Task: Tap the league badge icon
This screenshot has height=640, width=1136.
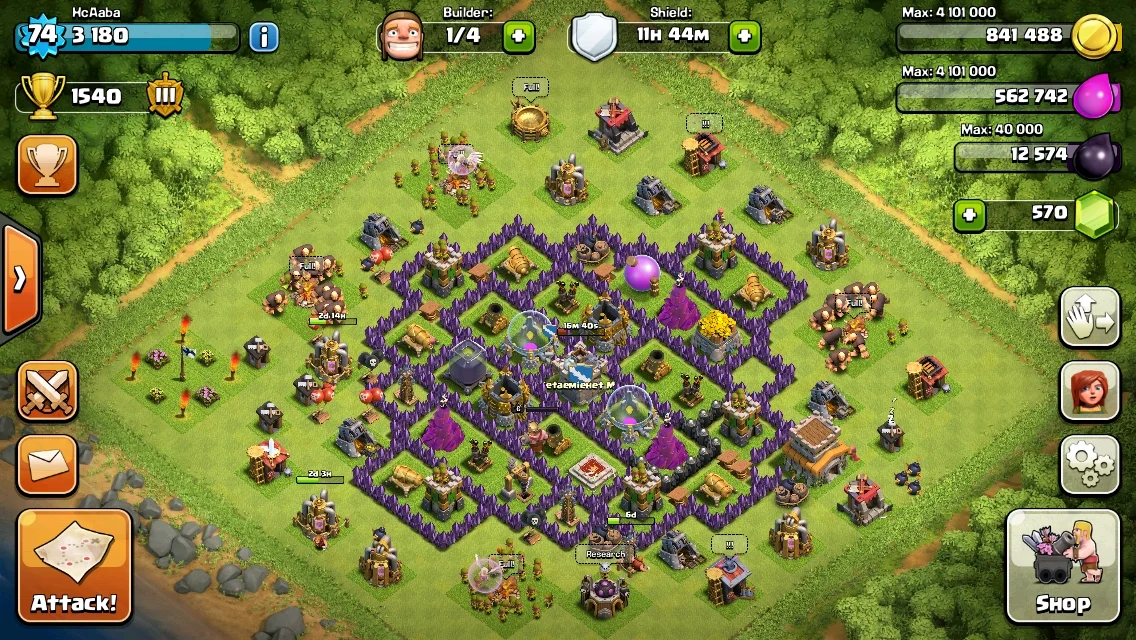Action: click(164, 96)
